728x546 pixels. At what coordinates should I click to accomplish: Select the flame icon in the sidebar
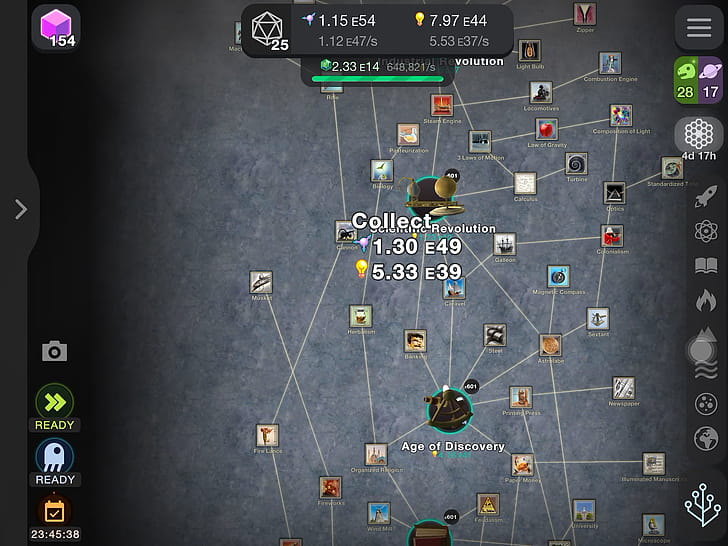click(706, 300)
